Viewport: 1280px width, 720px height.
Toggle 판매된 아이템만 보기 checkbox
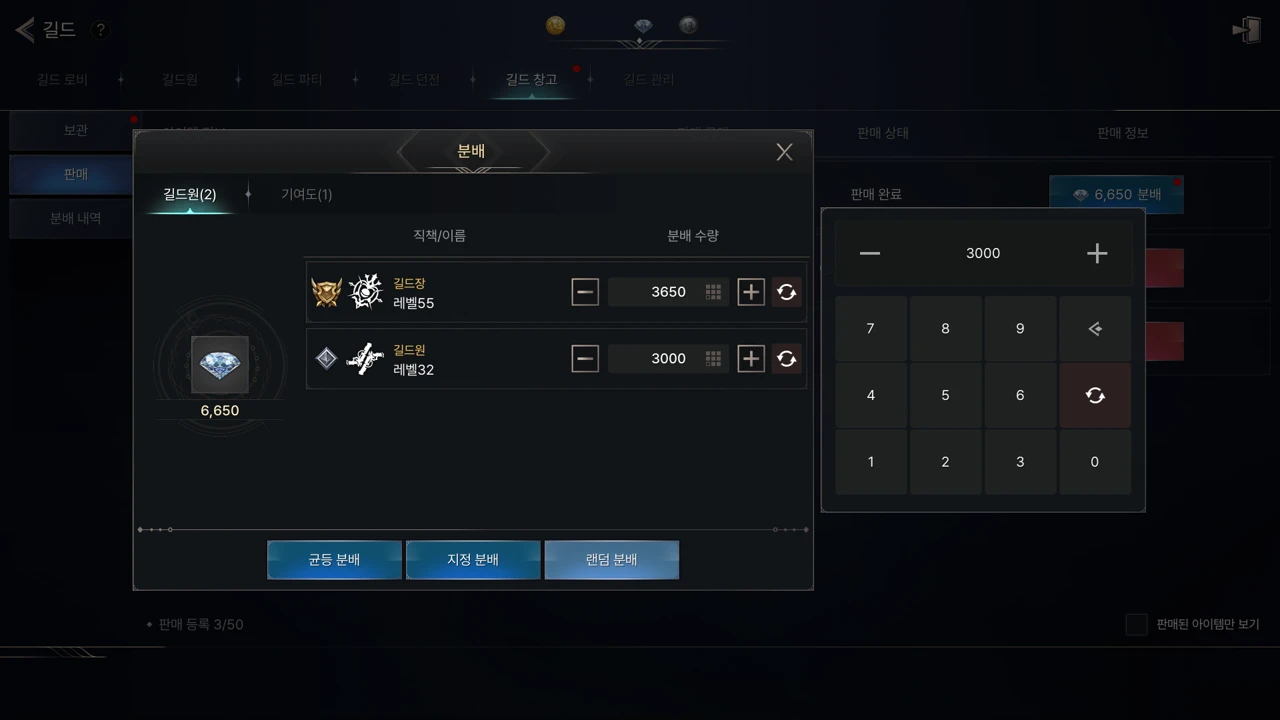(x=1136, y=624)
